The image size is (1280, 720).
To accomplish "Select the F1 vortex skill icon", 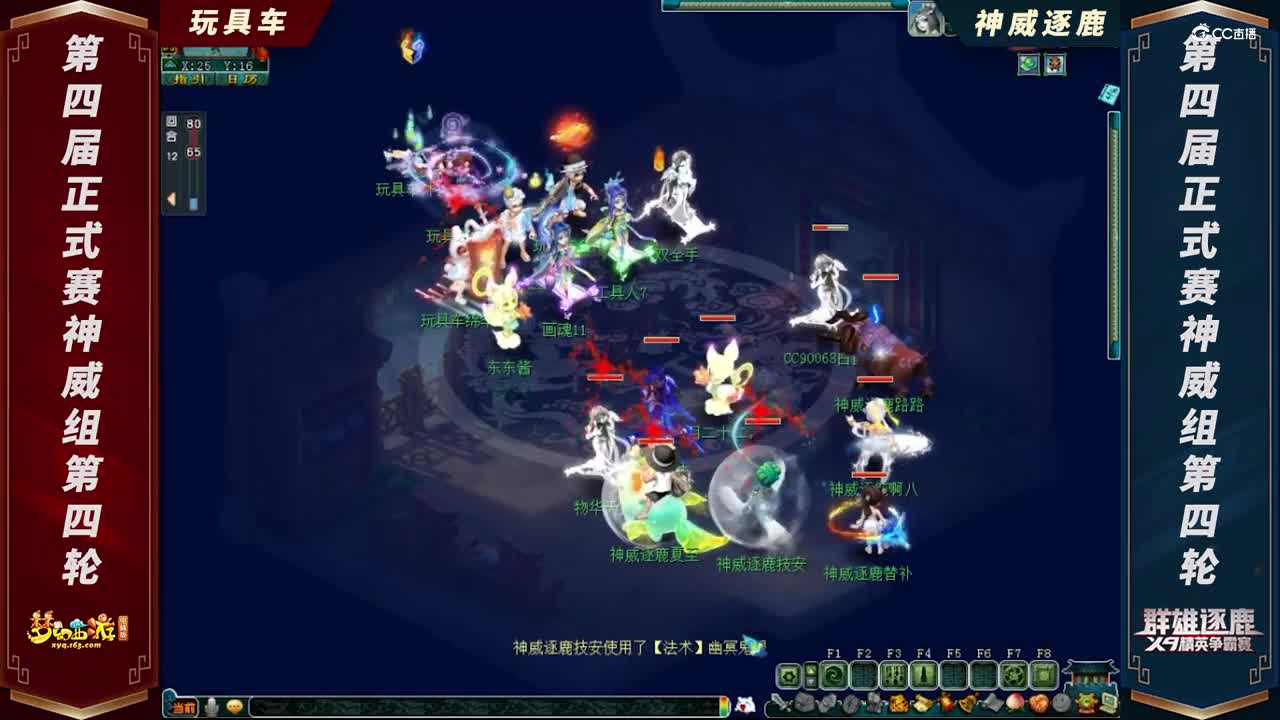I will pos(834,676).
